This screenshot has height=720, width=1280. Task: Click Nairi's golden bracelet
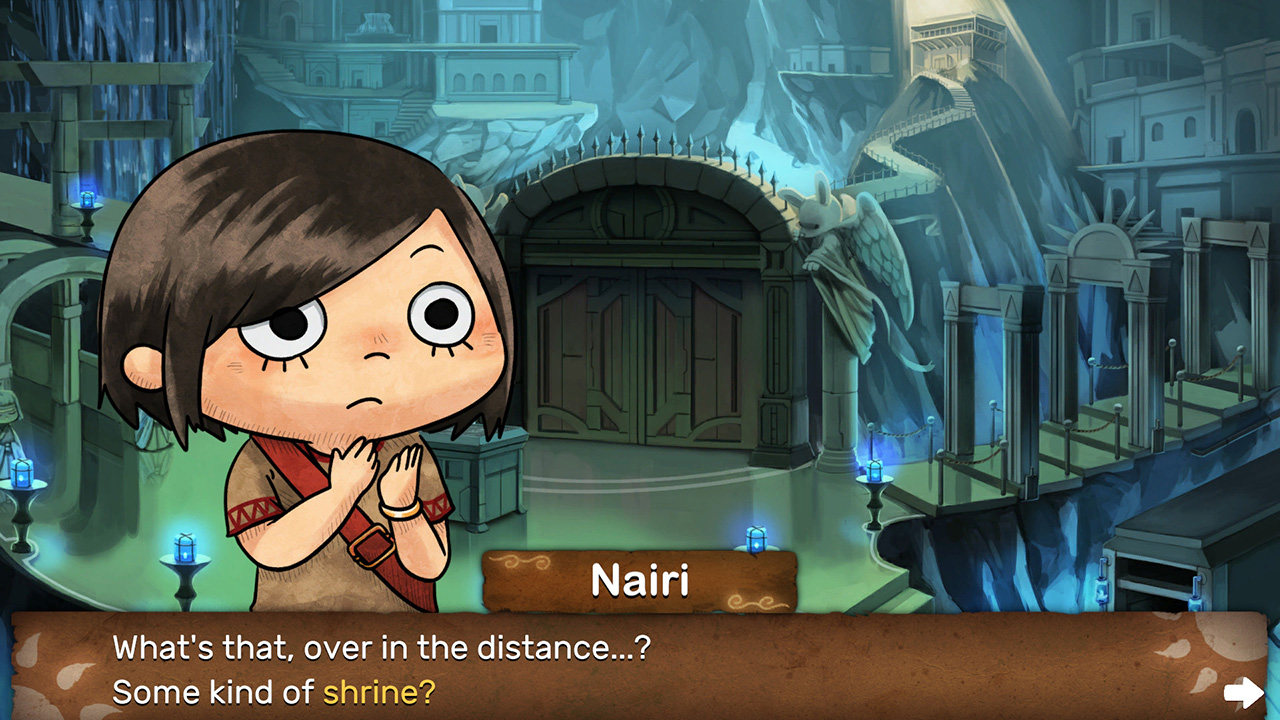pyautogui.click(x=401, y=512)
